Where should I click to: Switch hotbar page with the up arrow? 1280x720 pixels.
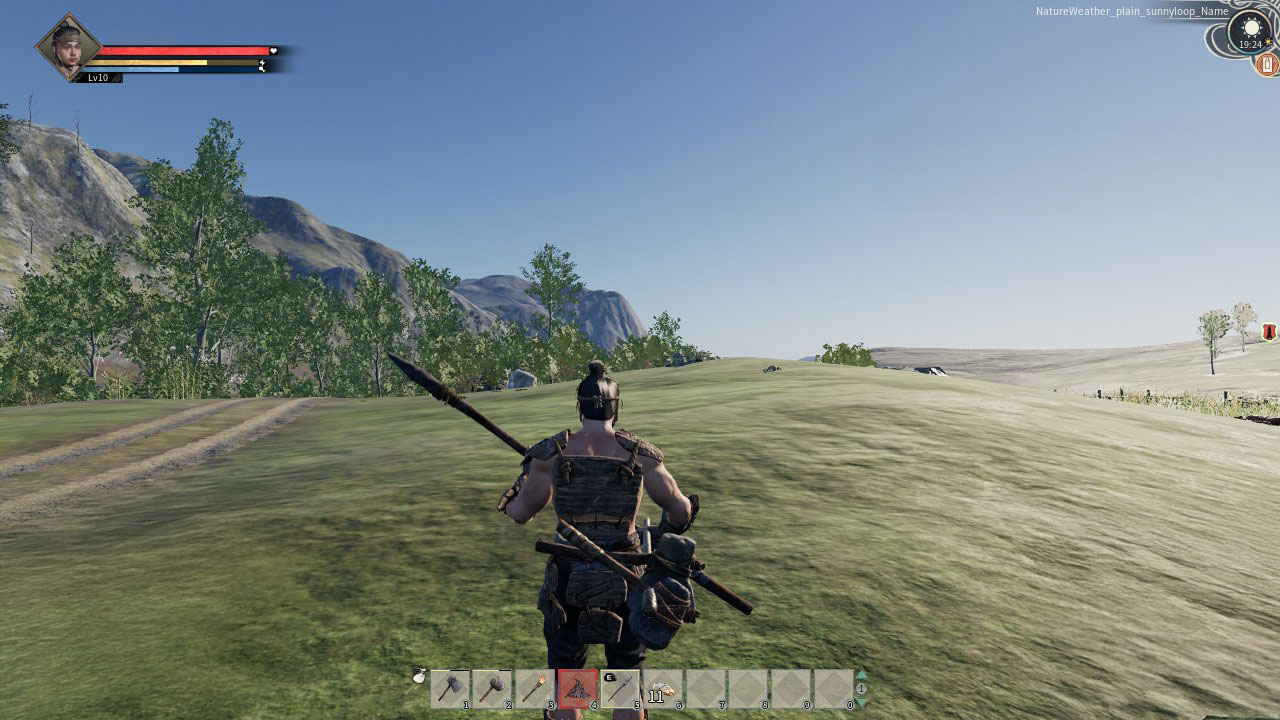(861, 674)
